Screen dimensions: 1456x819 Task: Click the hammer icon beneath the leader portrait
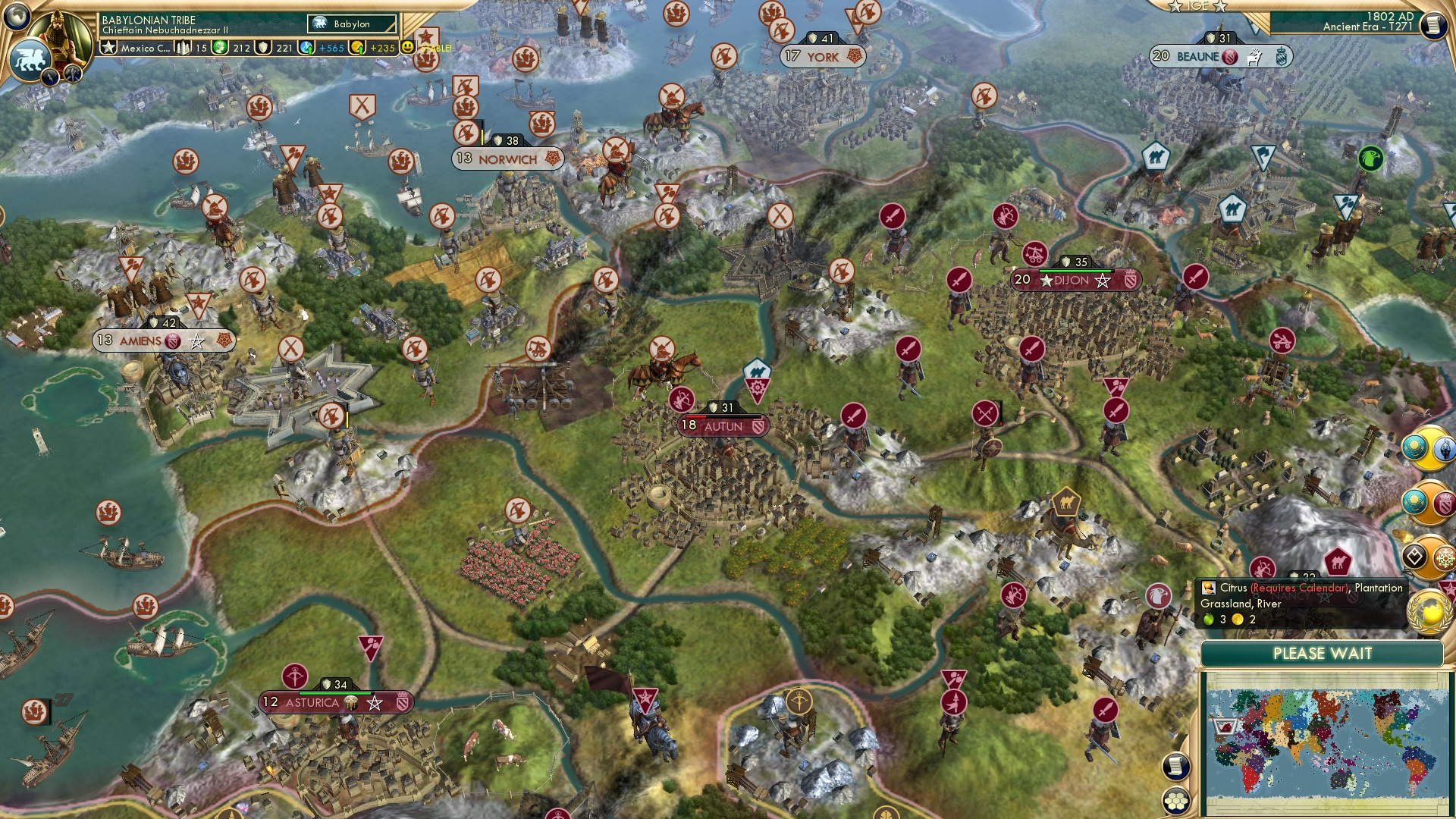tap(72, 74)
